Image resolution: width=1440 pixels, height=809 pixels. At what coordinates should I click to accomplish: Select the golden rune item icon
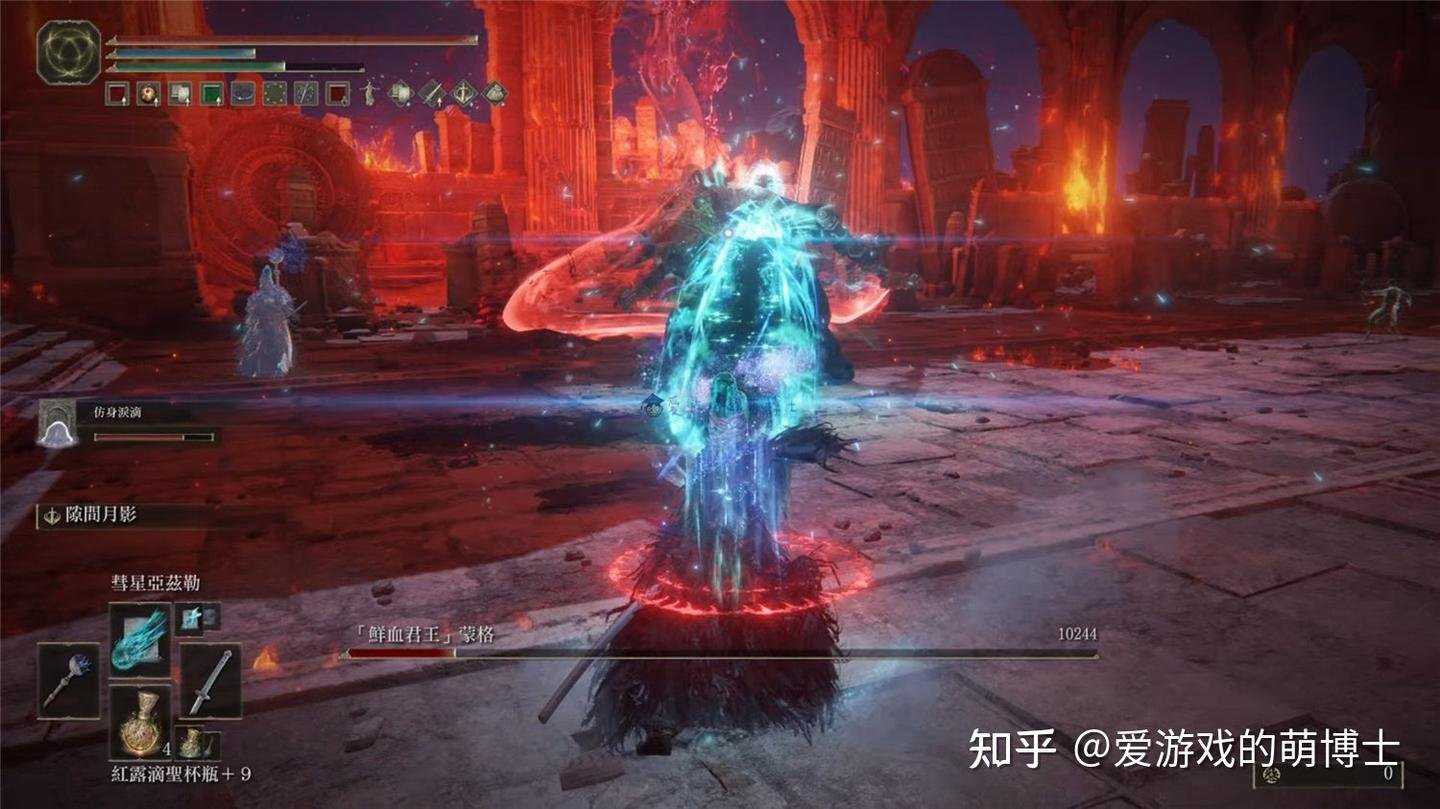[x=190, y=743]
